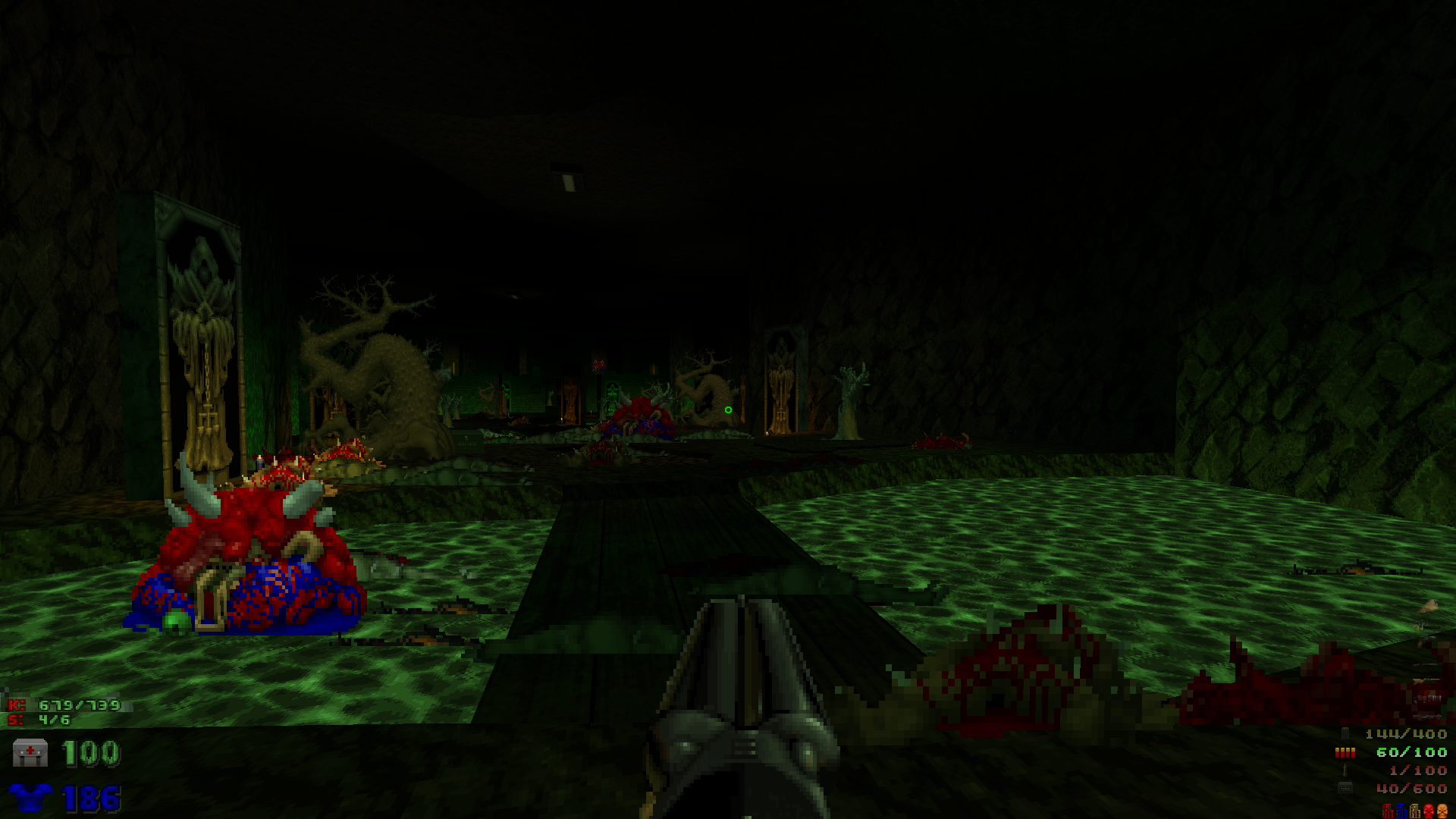Select the energy cell pack ammo icon
The width and height of the screenshot is (1456, 819).
click(x=1345, y=789)
